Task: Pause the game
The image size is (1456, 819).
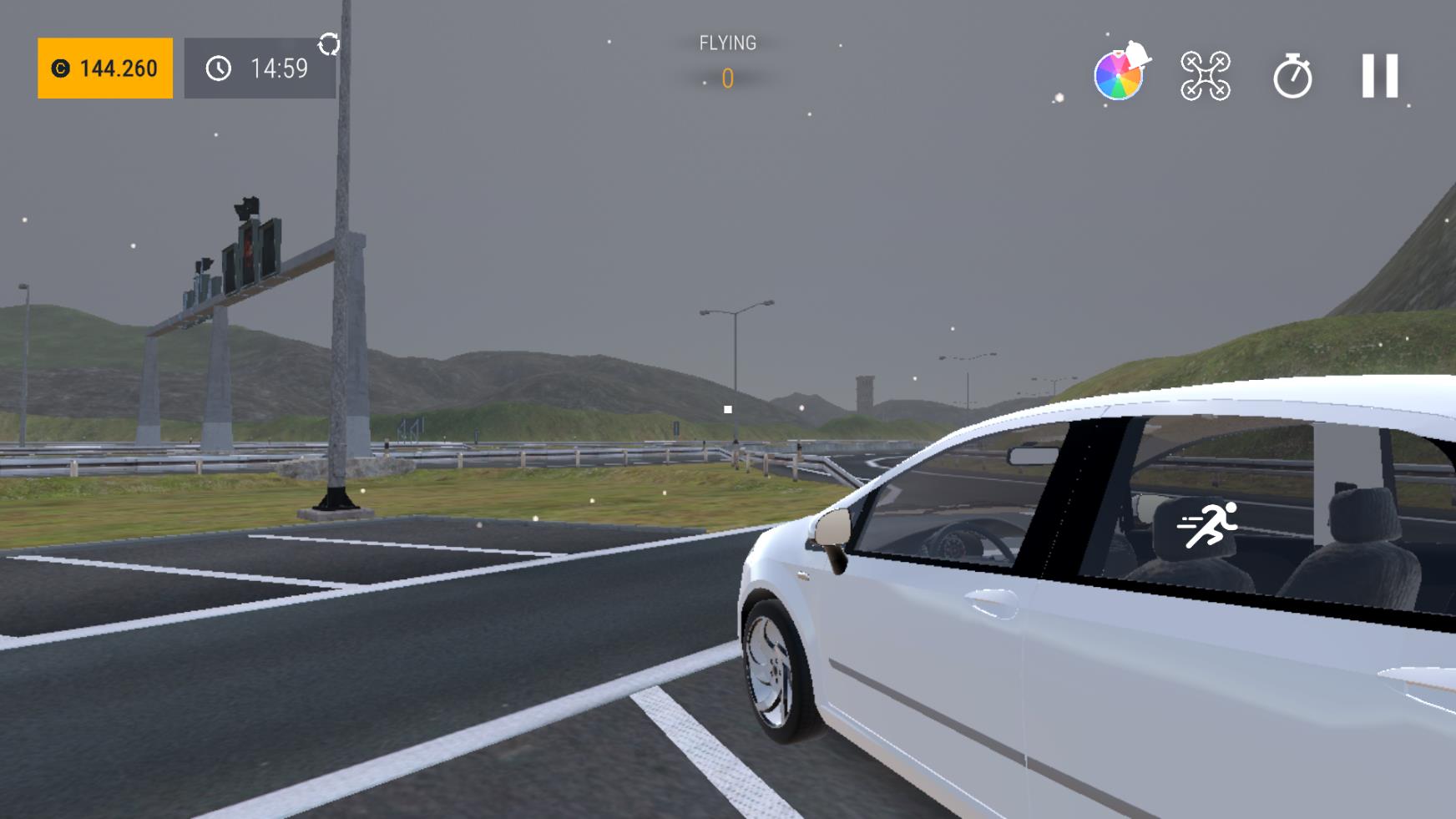Action: pos(1379,76)
